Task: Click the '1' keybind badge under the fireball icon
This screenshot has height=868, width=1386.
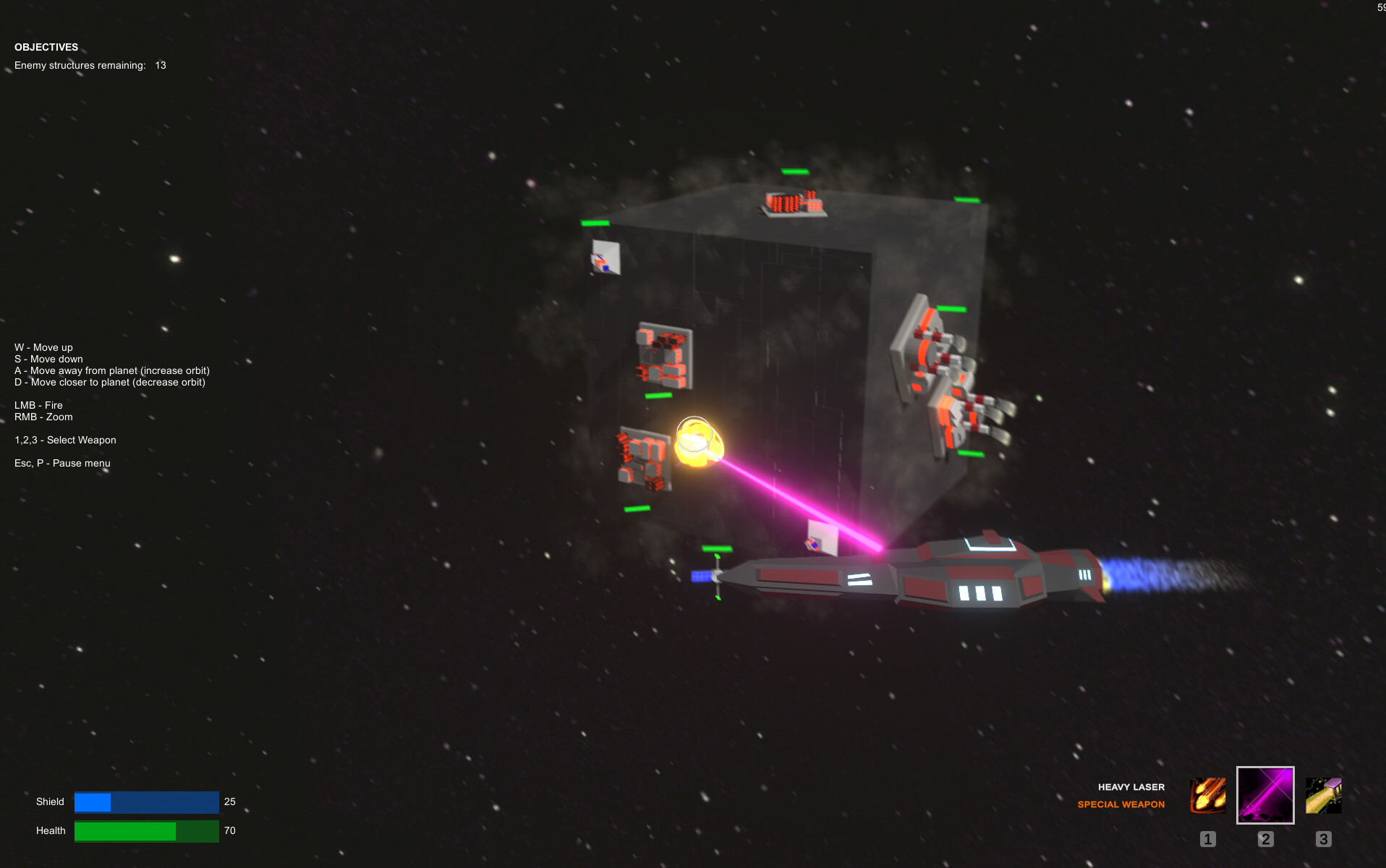Action: (1207, 839)
